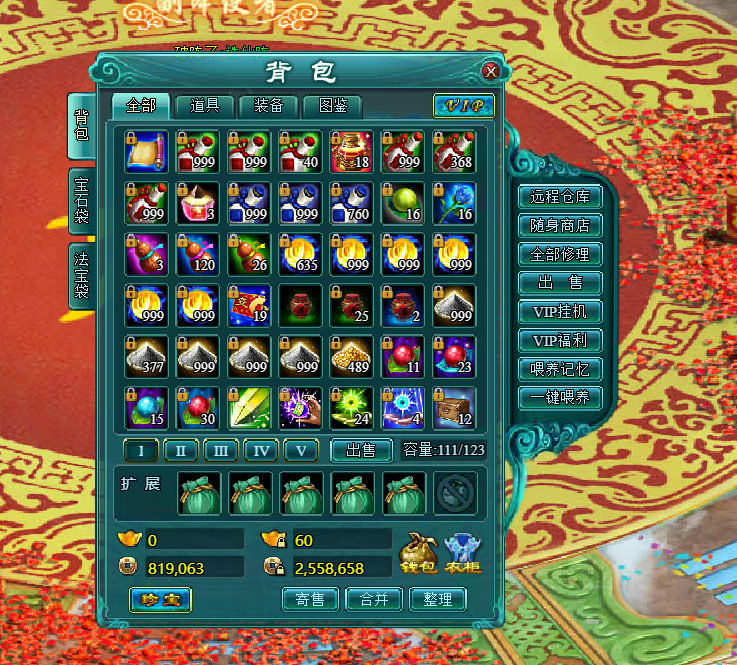This screenshot has height=665, width=737.
Task: Activate VIP挂机 auto-play
Action: click(x=559, y=312)
